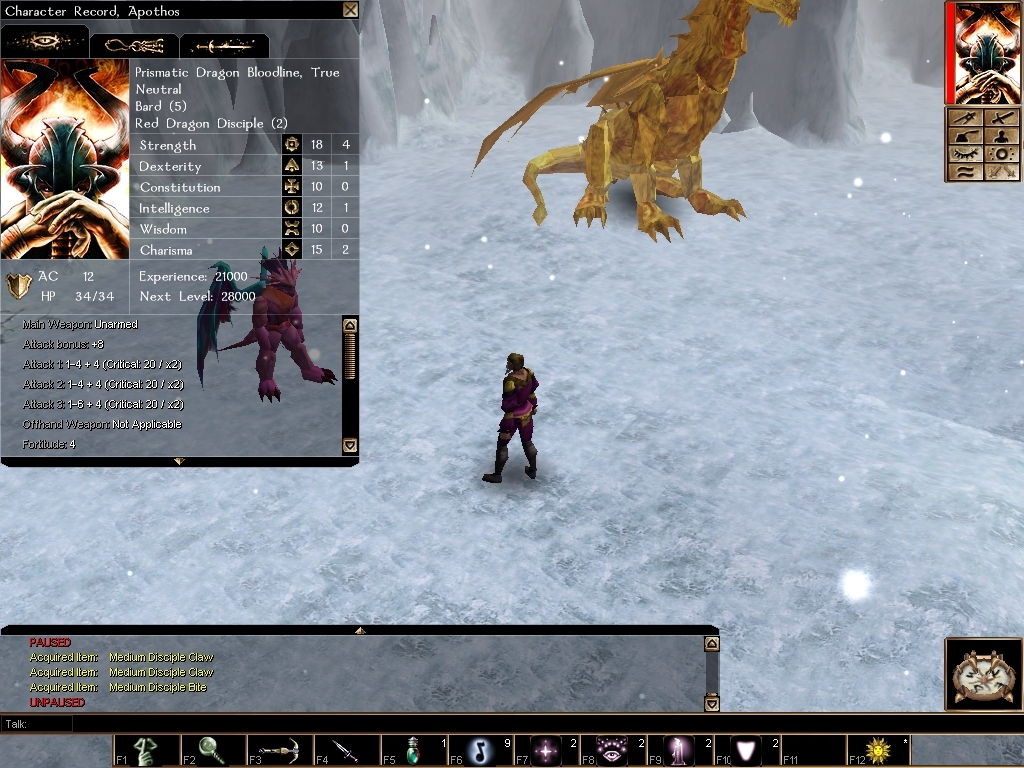This screenshot has height=768, width=1024.
Task: Activate the white shield spell in F10
Action: pyautogui.click(x=747, y=750)
